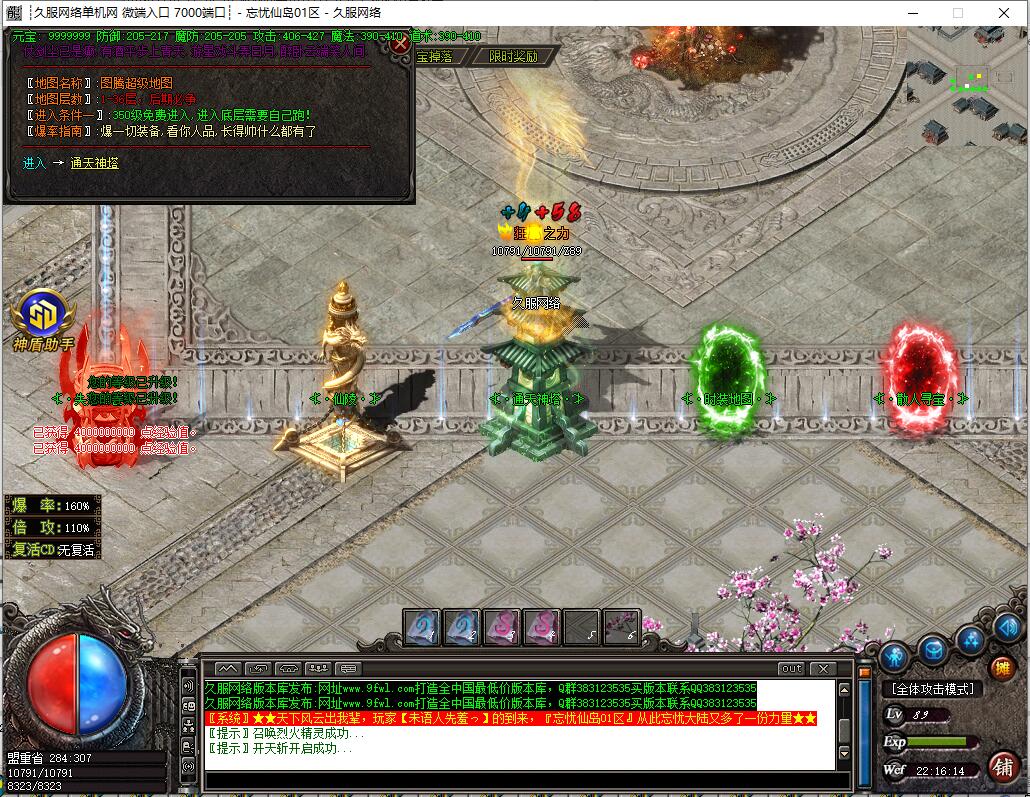Screen dimensions: 1030x797
Task: Open the character status icon
Action: (x=895, y=655)
